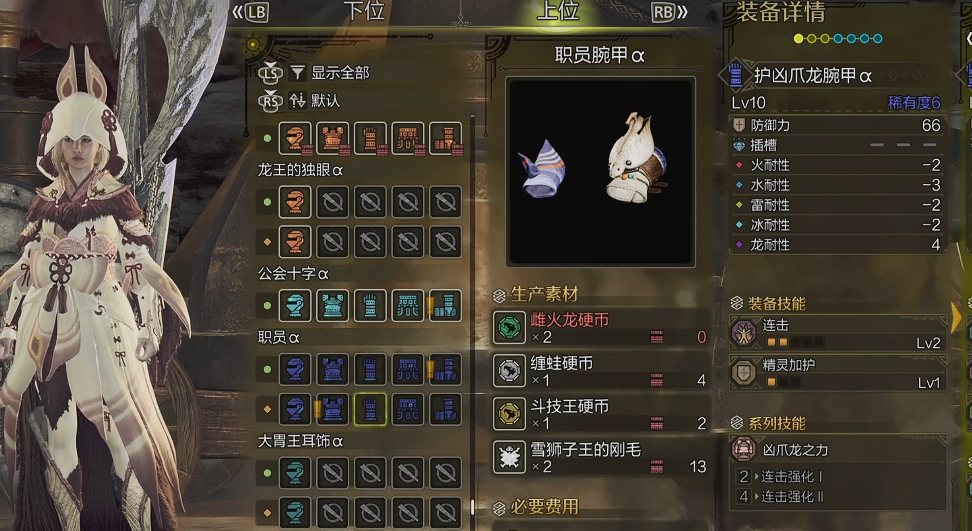Choose the 斗技王硬币 material row

pyautogui.click(x=600, y=414)
